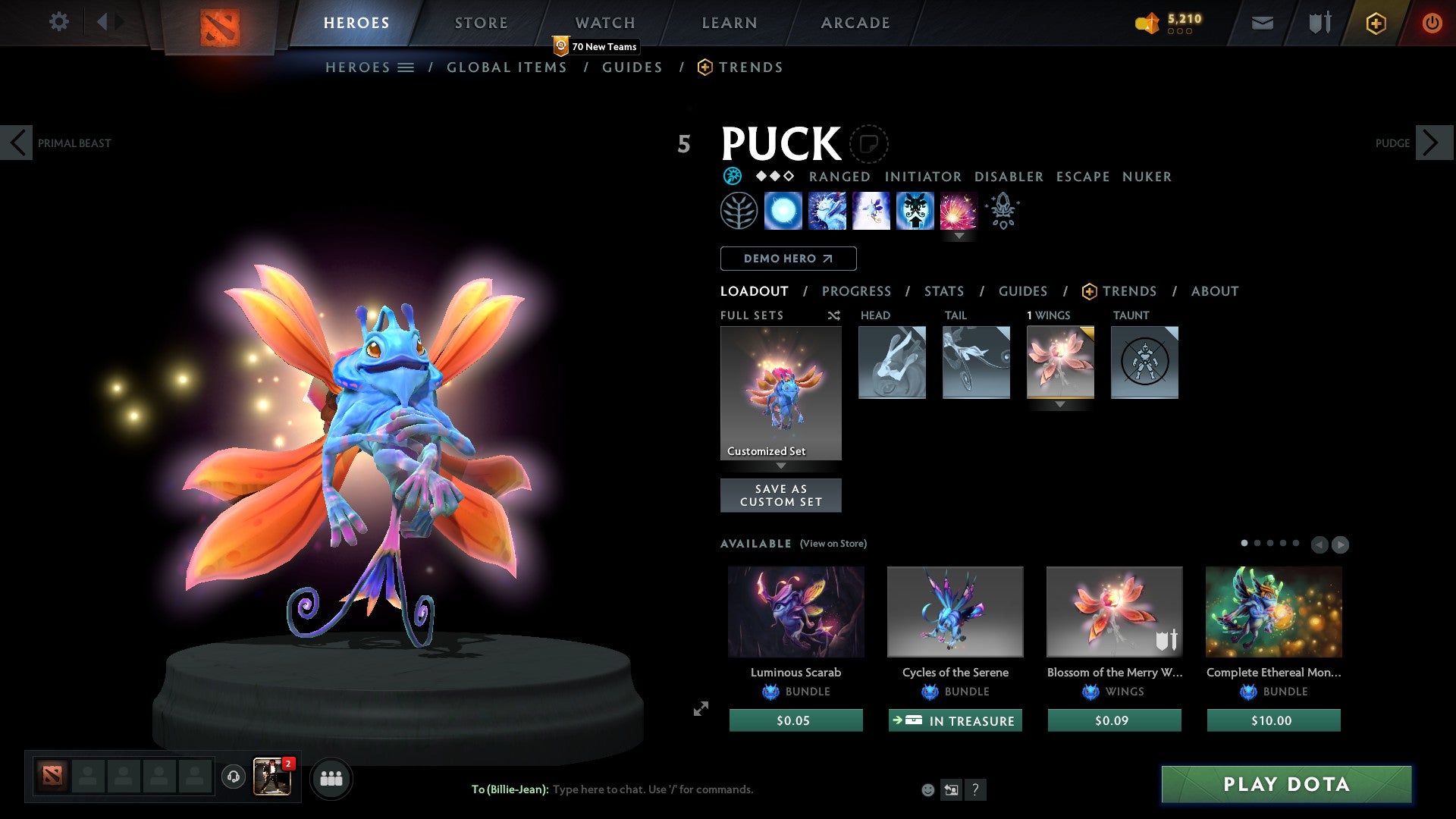Open the settings gear icon
1456x819 pixels.
(58, 22)
